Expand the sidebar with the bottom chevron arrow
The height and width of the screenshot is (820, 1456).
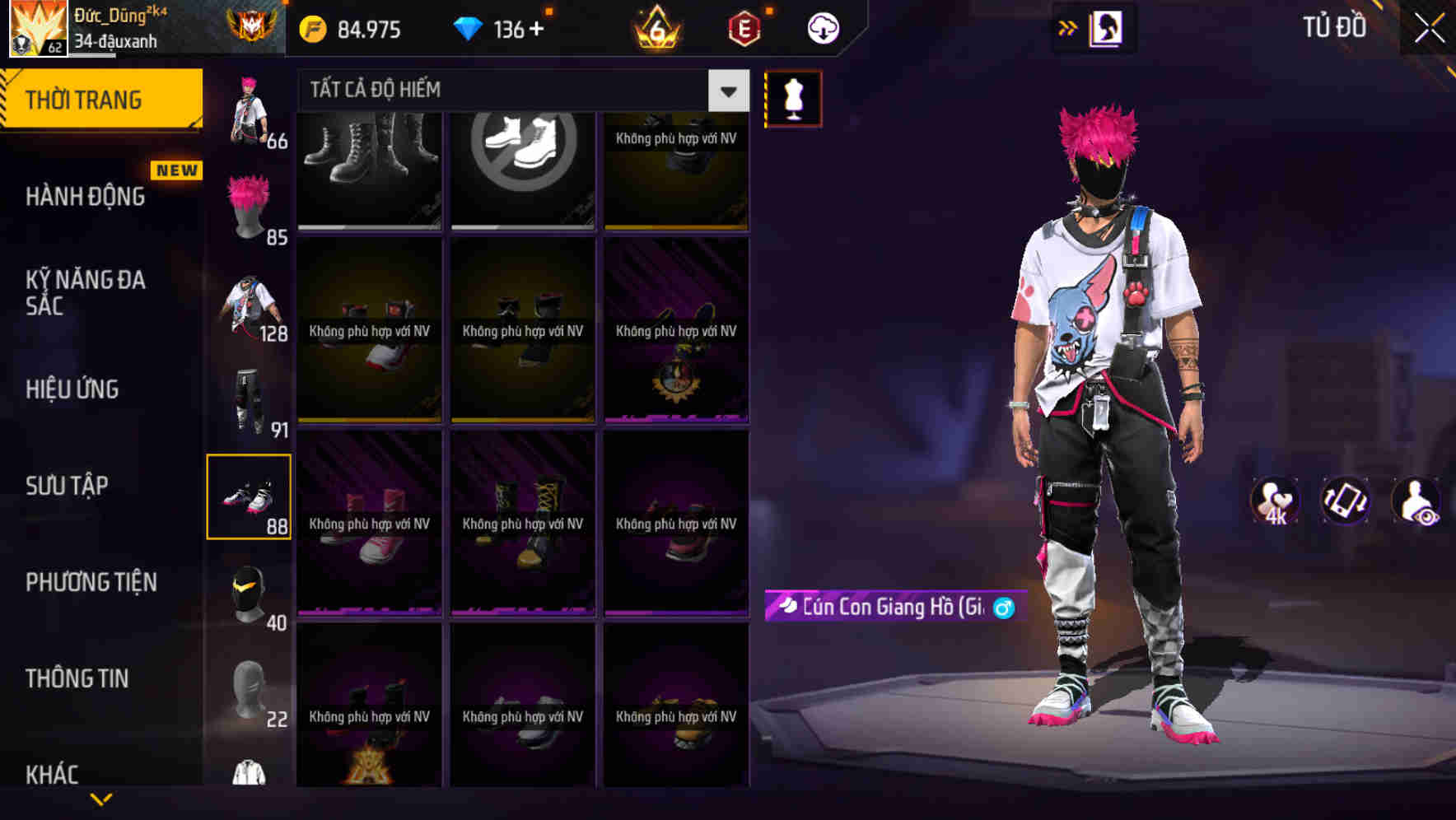click(x=100, y=797)
